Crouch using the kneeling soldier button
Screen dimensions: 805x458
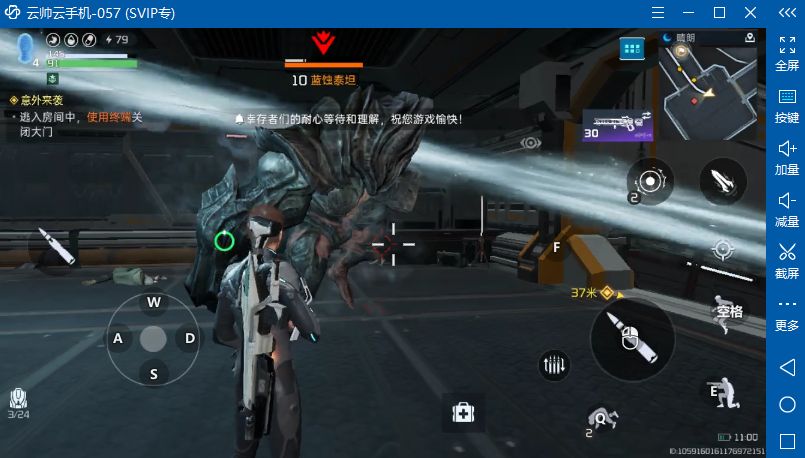click(722, 394)
